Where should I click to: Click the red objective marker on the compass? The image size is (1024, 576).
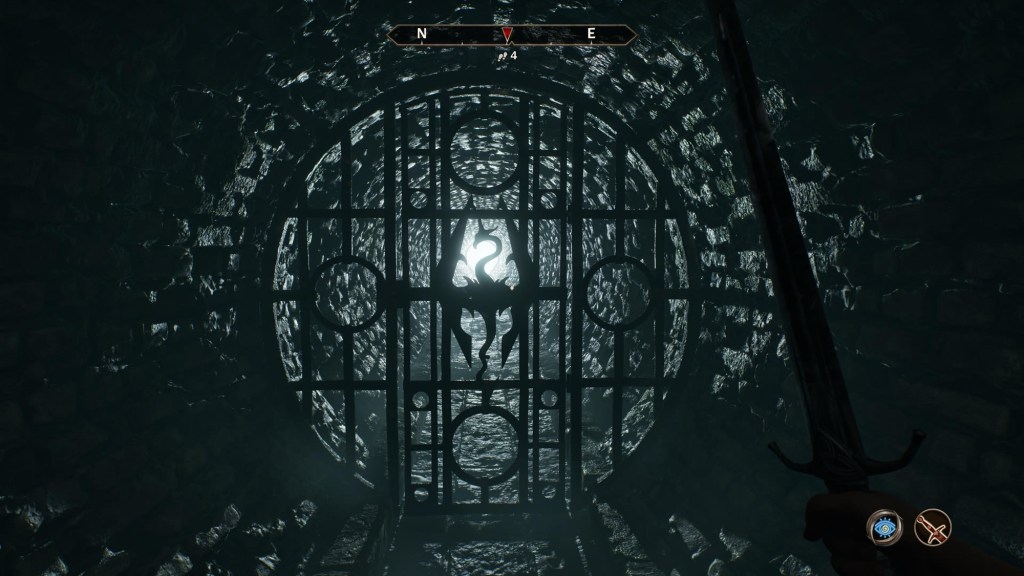coord(508,36)
